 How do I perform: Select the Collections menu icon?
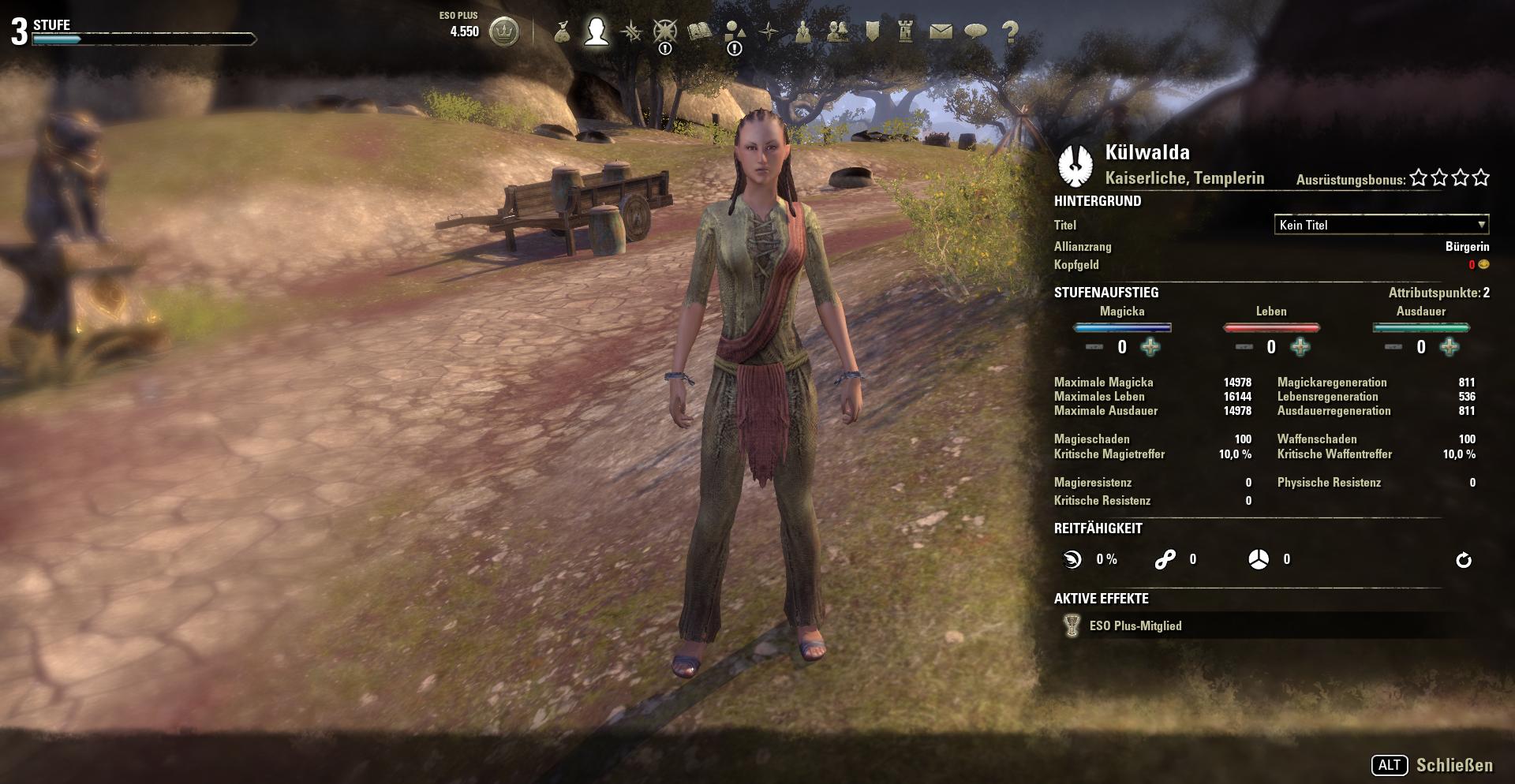[735, 30]
